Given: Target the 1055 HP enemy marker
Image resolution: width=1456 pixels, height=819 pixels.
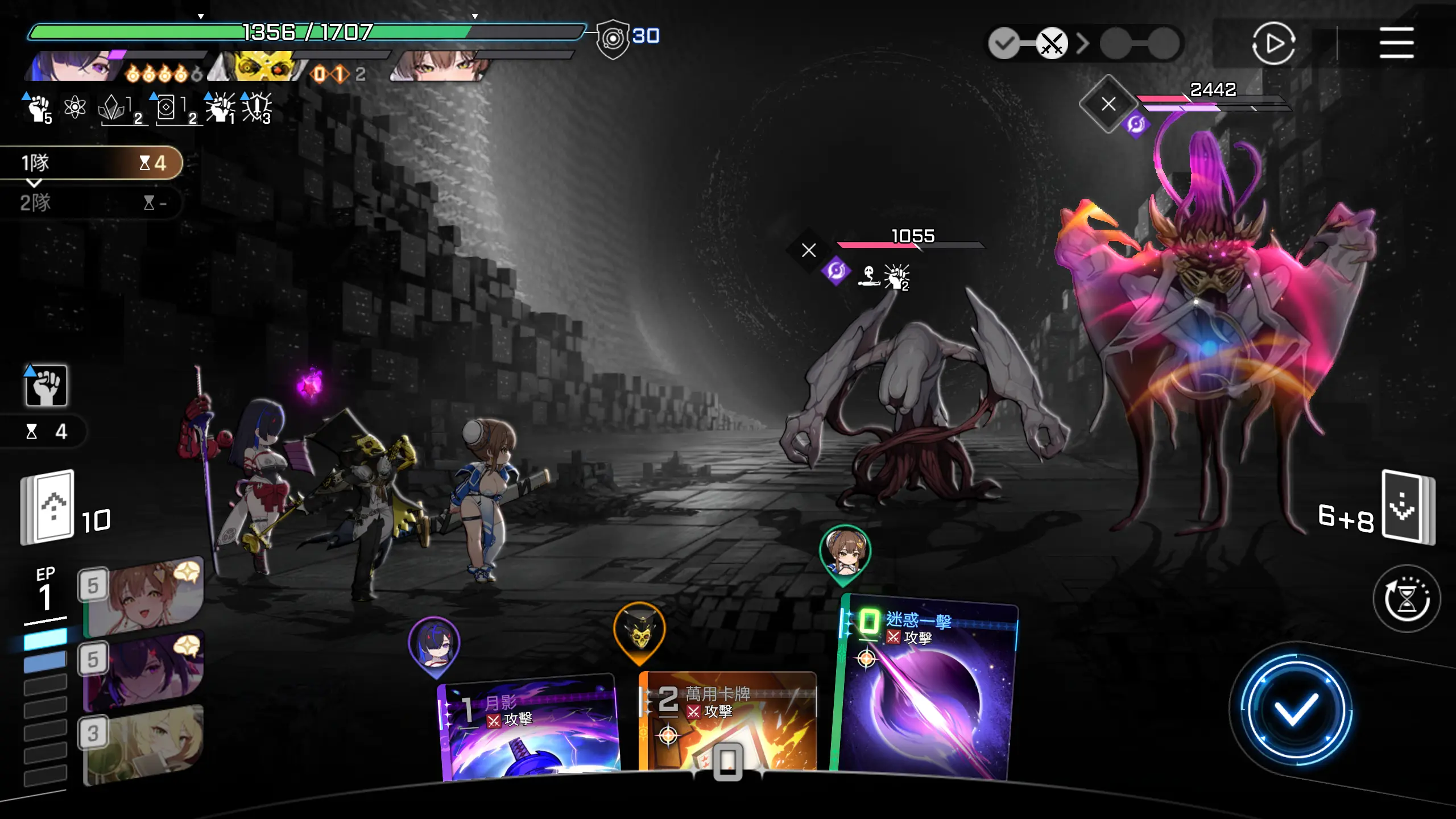Looking at the screenshot, I should tap(809, 250).
